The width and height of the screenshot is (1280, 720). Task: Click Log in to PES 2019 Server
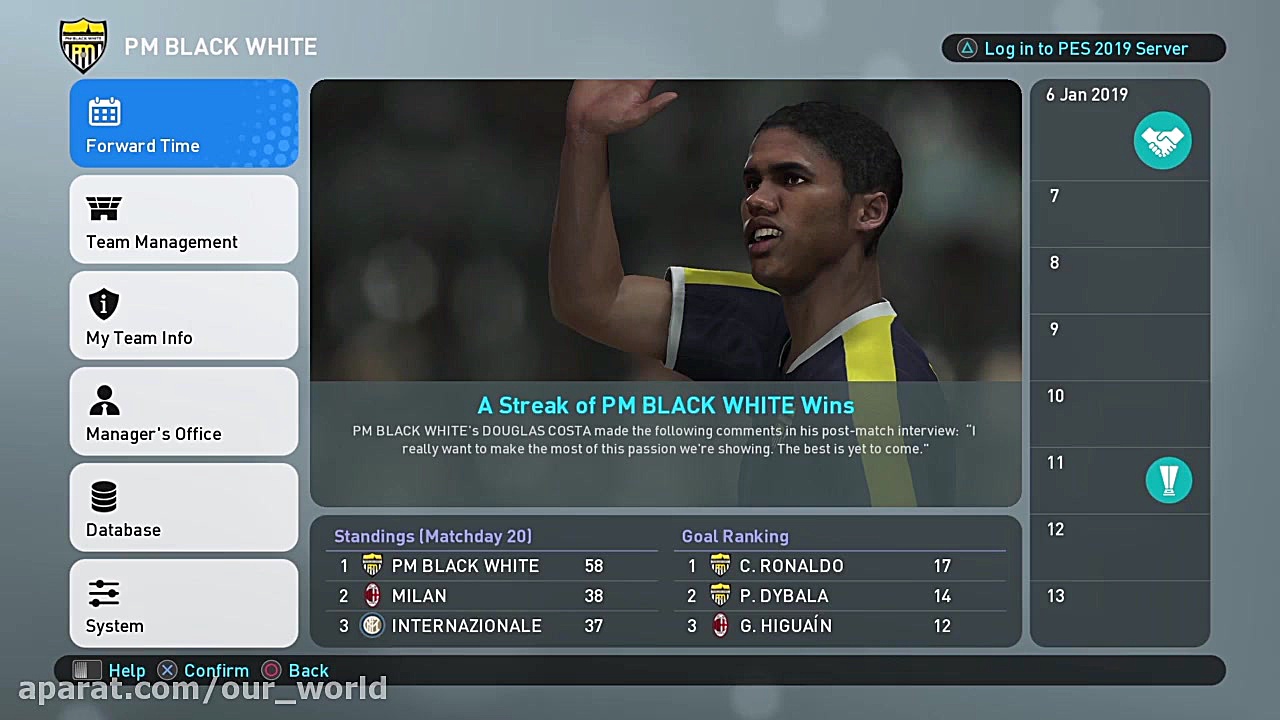pos(1084,48)
